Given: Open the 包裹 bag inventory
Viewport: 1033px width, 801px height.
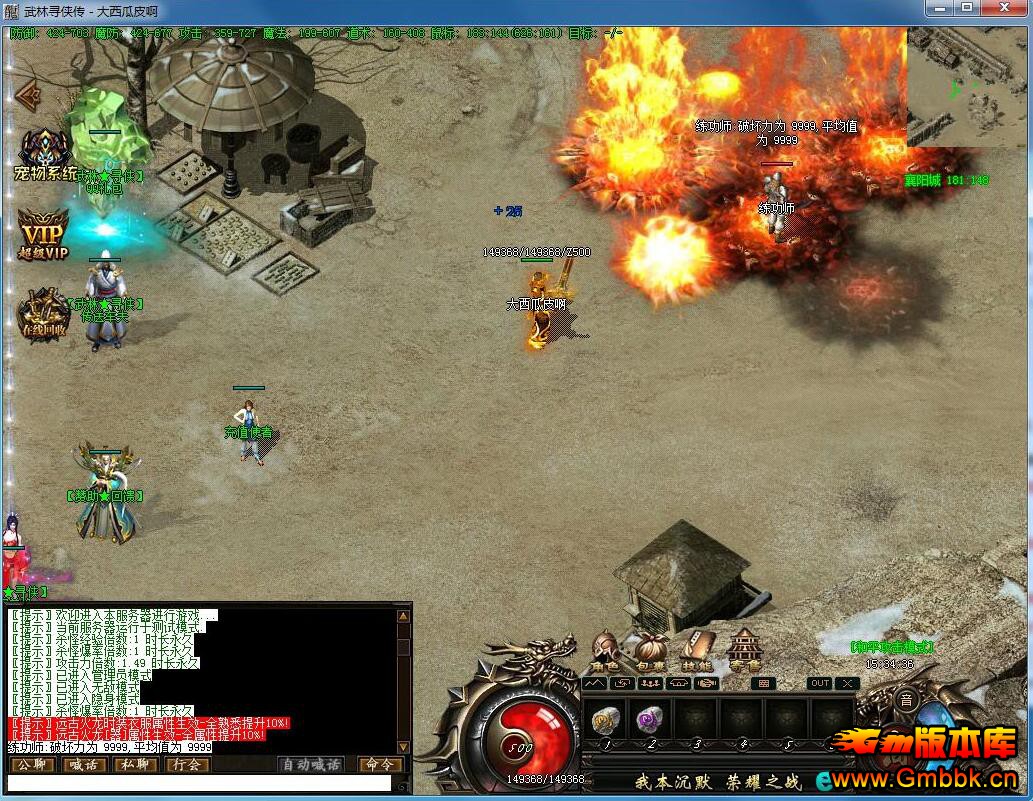Looking at the screenshot, I should pos(651,651).
